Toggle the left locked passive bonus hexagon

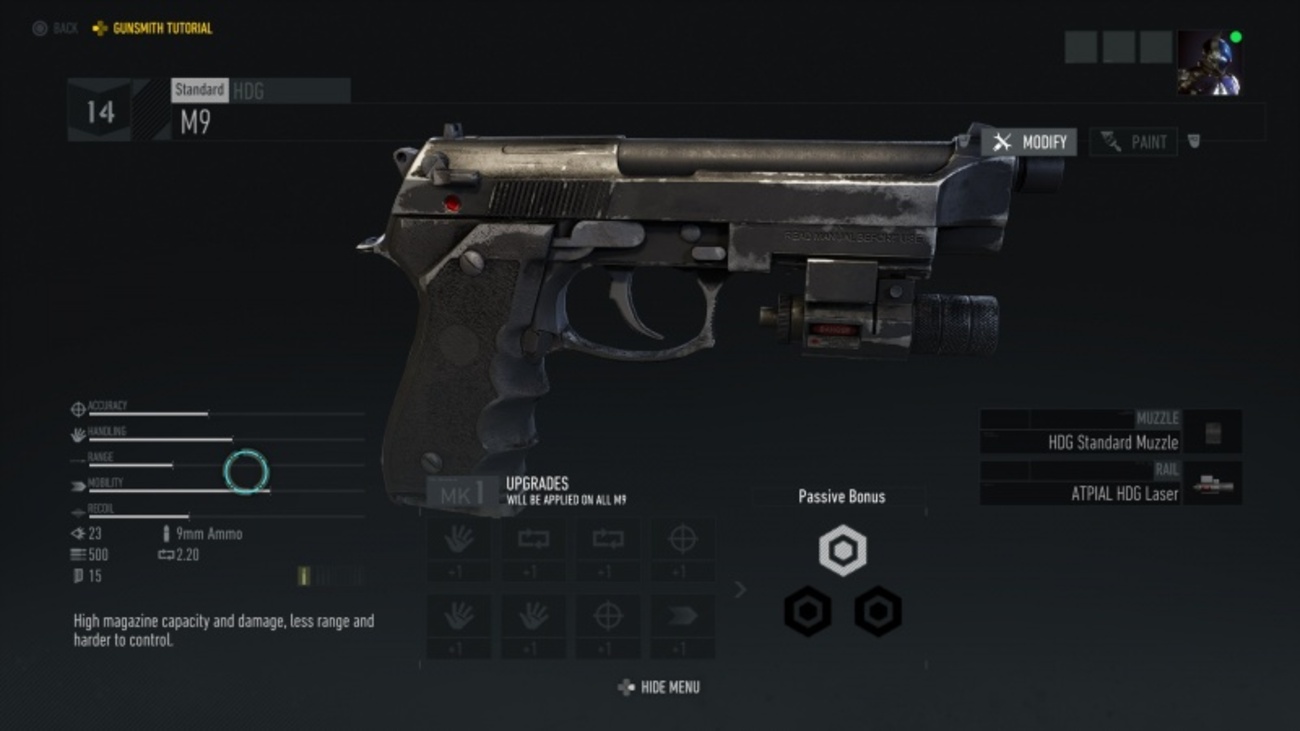tap(806, 611)
